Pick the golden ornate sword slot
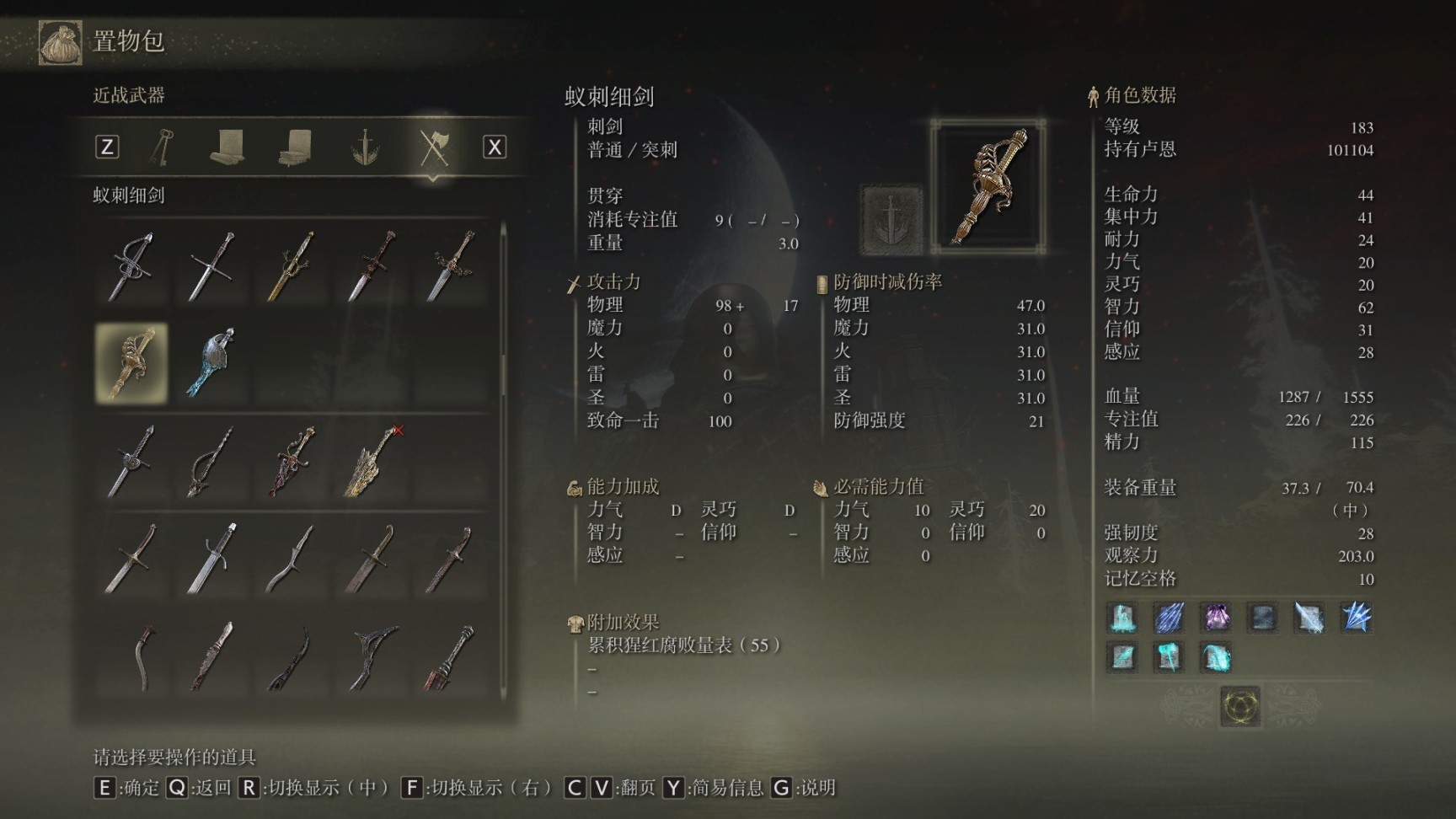 click(x=292, y=266)
